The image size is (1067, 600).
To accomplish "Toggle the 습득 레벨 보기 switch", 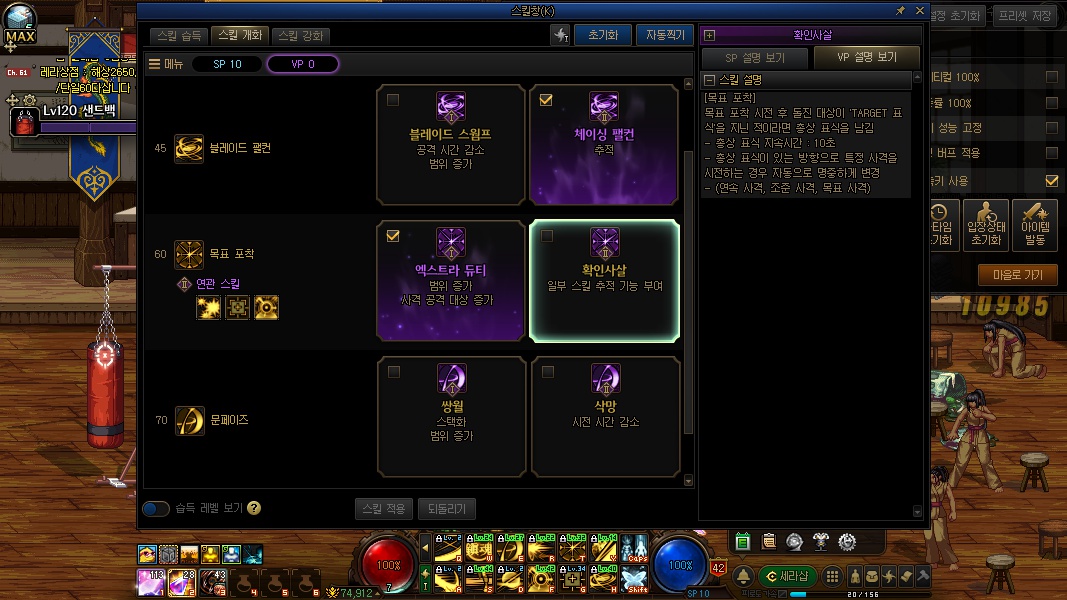I will click(x=156, y=509).
